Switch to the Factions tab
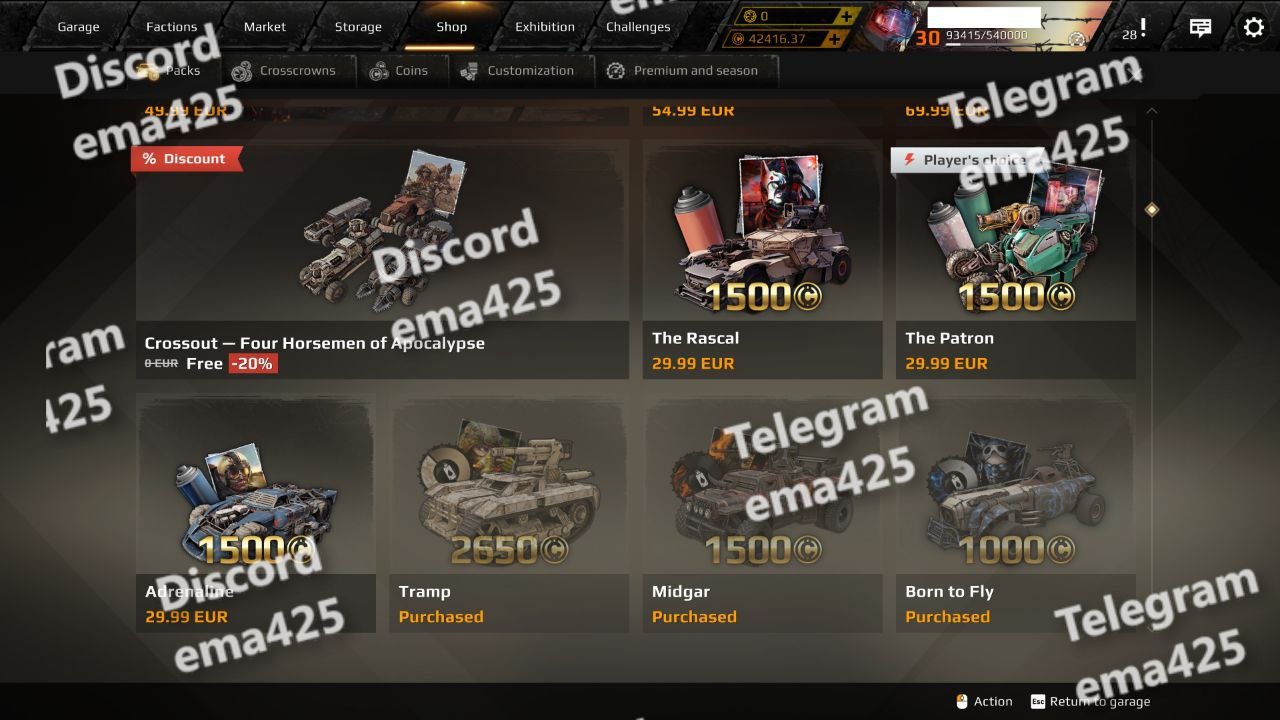Viewport: 1280px width, 720px height. (x=171, y=27)
